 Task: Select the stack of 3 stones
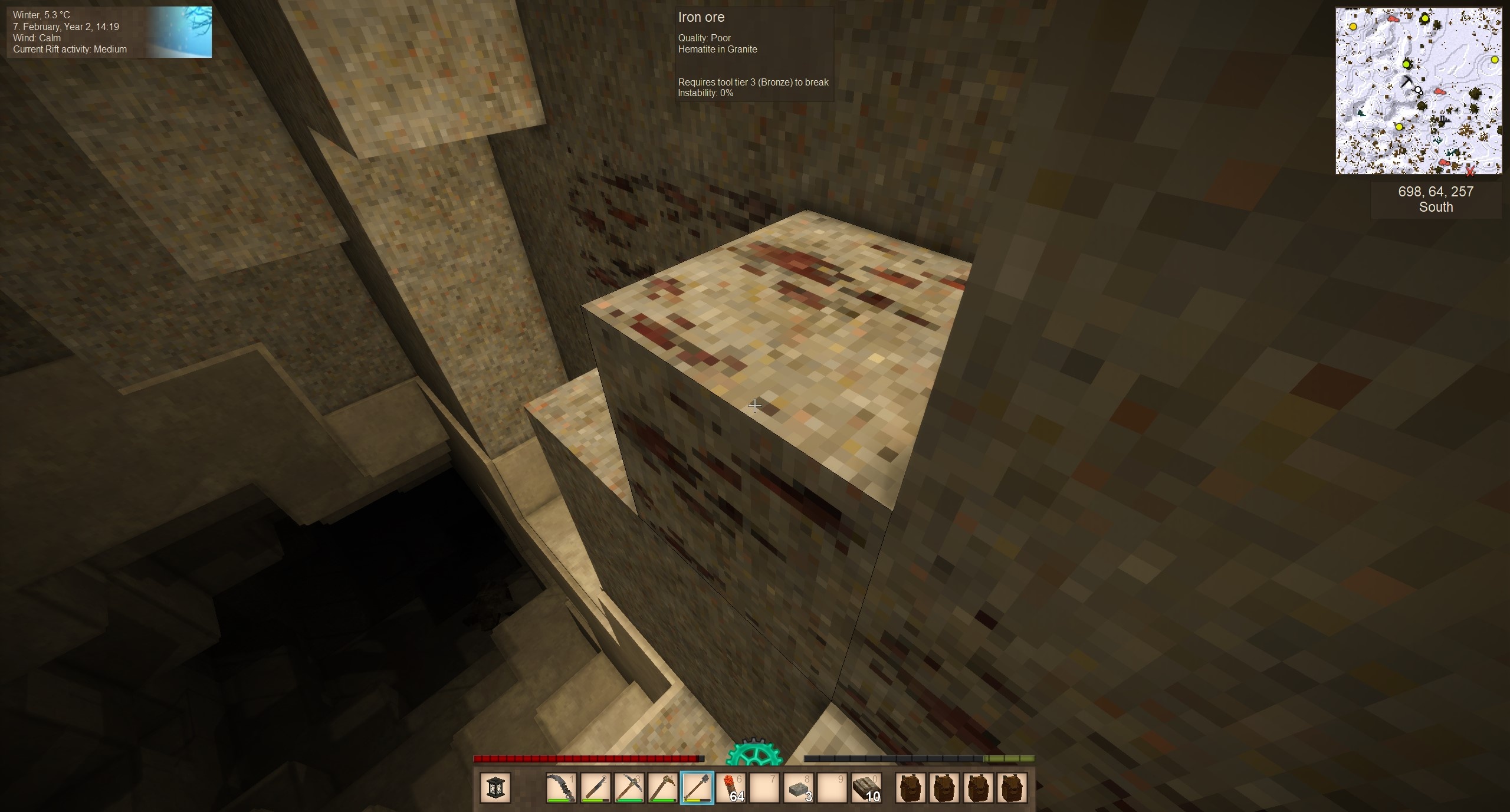(x=799, y=788)
